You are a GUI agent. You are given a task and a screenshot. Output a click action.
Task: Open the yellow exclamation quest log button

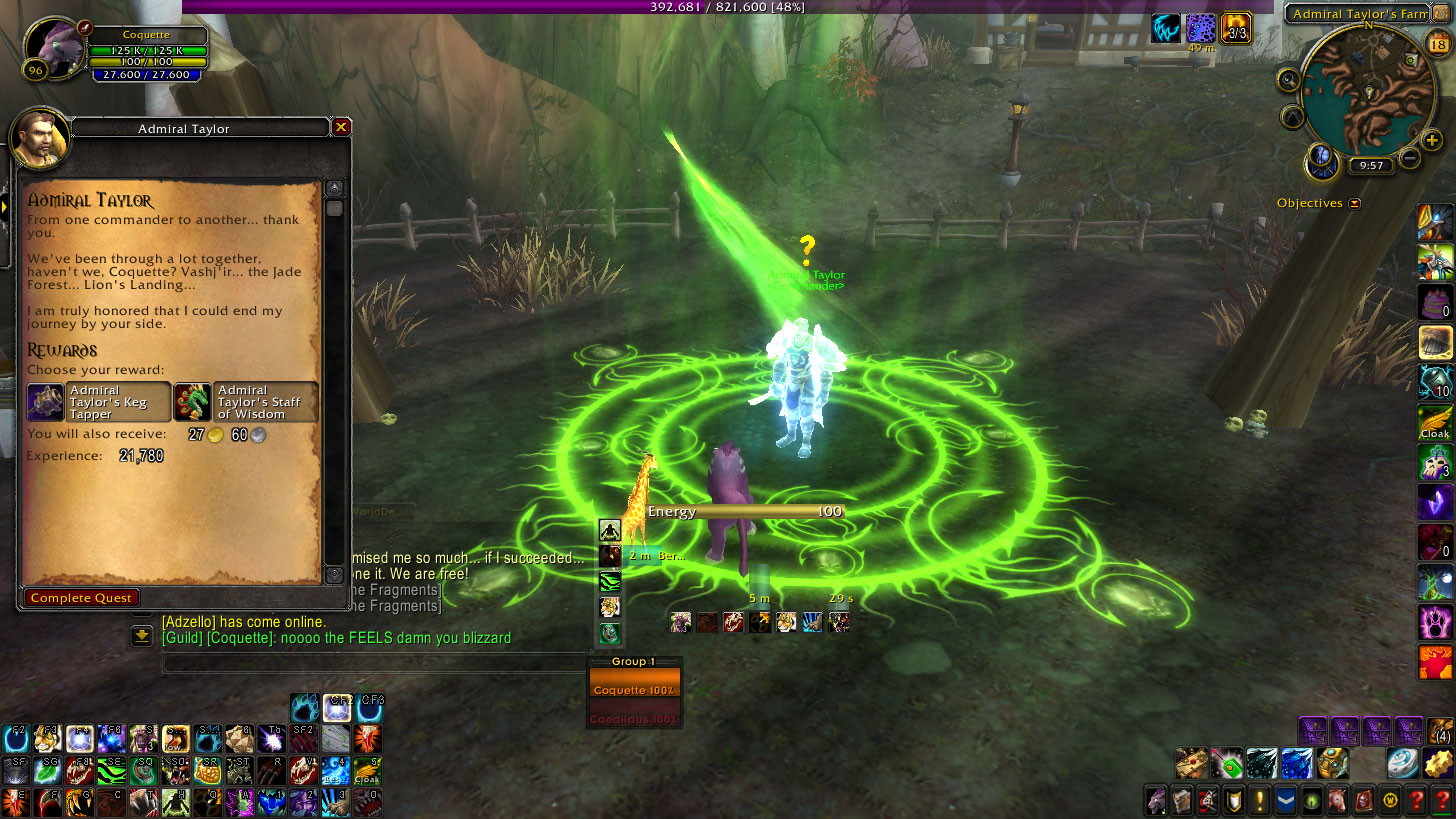[x=1260, y=801]
